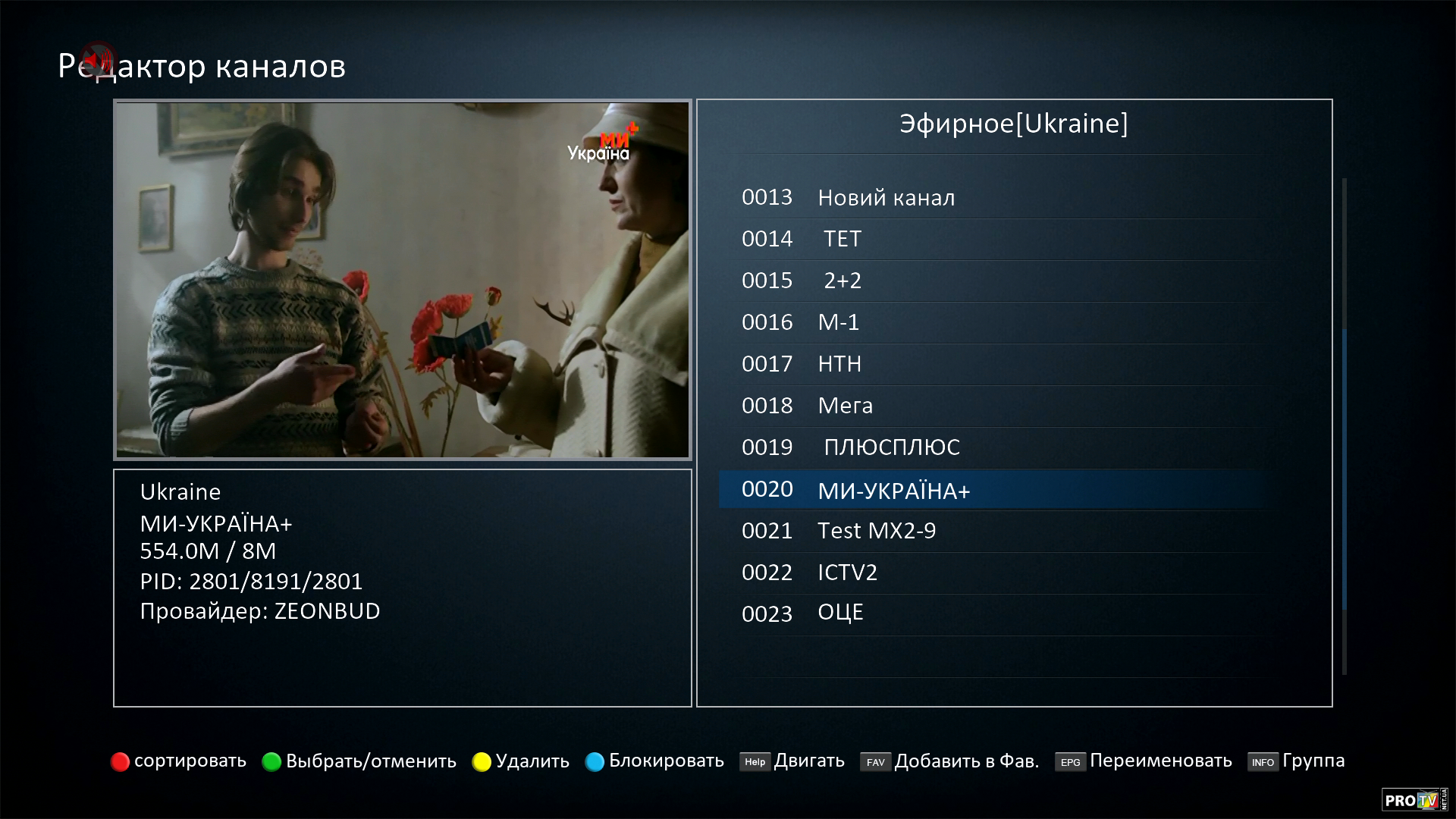Image resolution: width=1456 pixels, height=819 pixels.
Task: Select the ПЛЮСПЛЮС channel
Action: 891,448
